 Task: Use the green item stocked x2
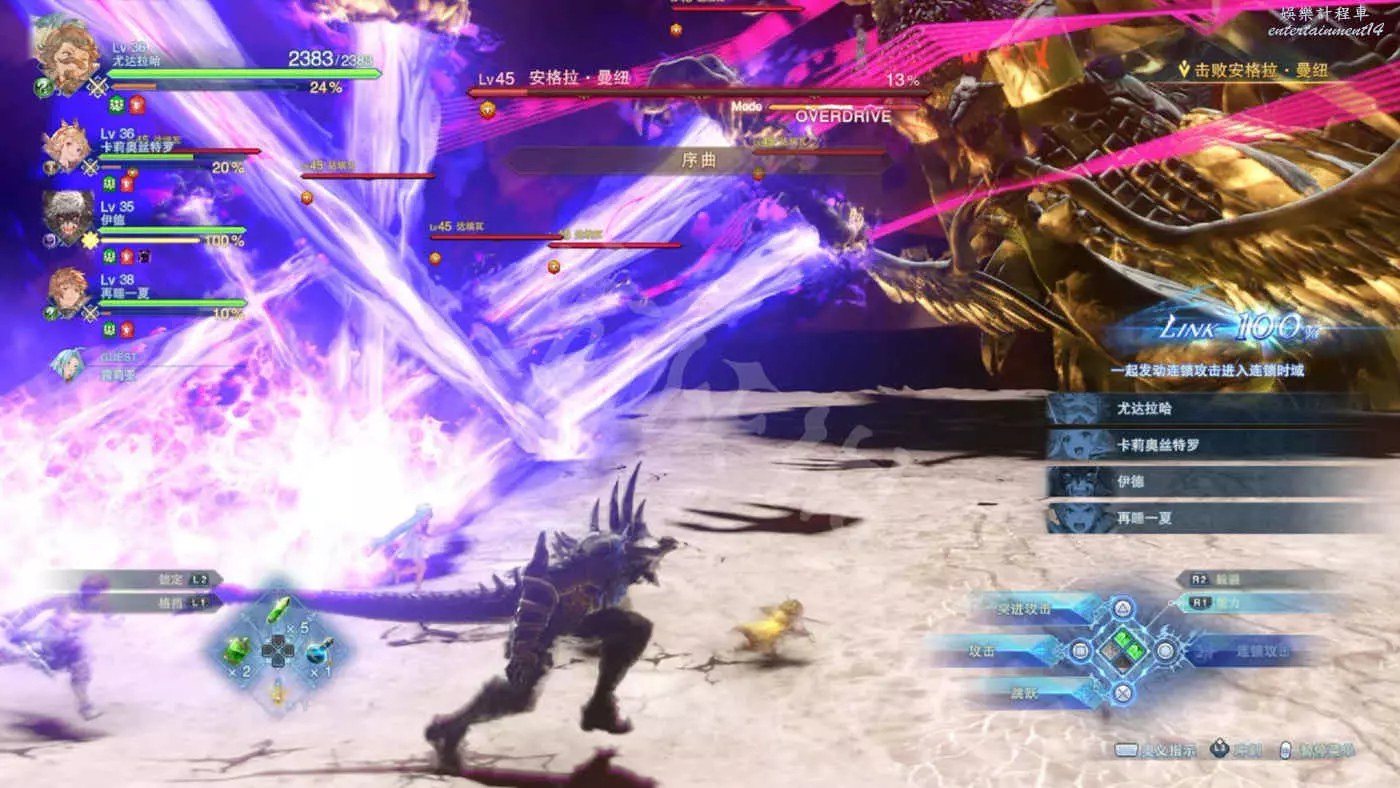tap(239, 651)
